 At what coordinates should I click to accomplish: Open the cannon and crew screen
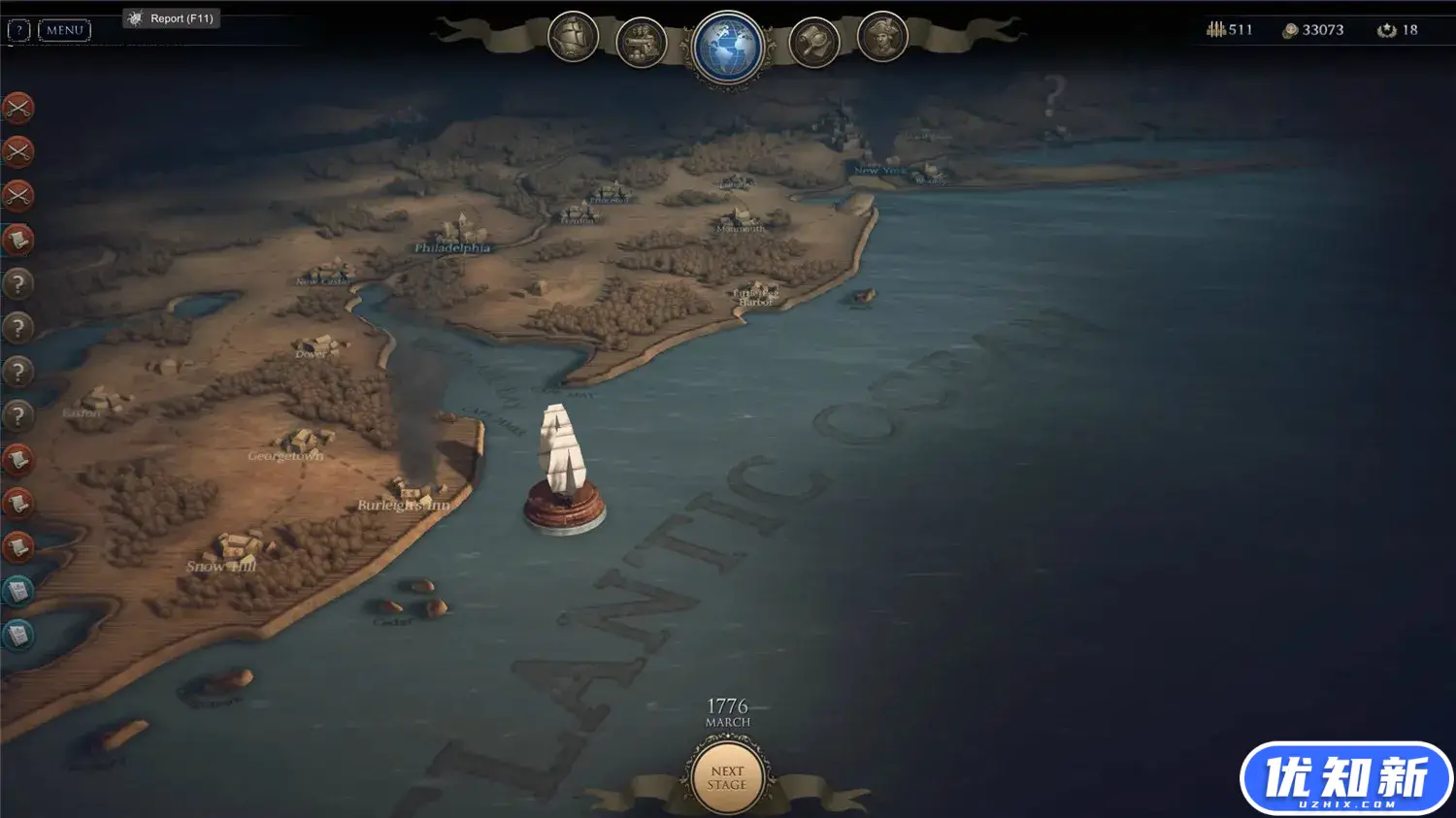pyautogui.click(x=641, y=42)
